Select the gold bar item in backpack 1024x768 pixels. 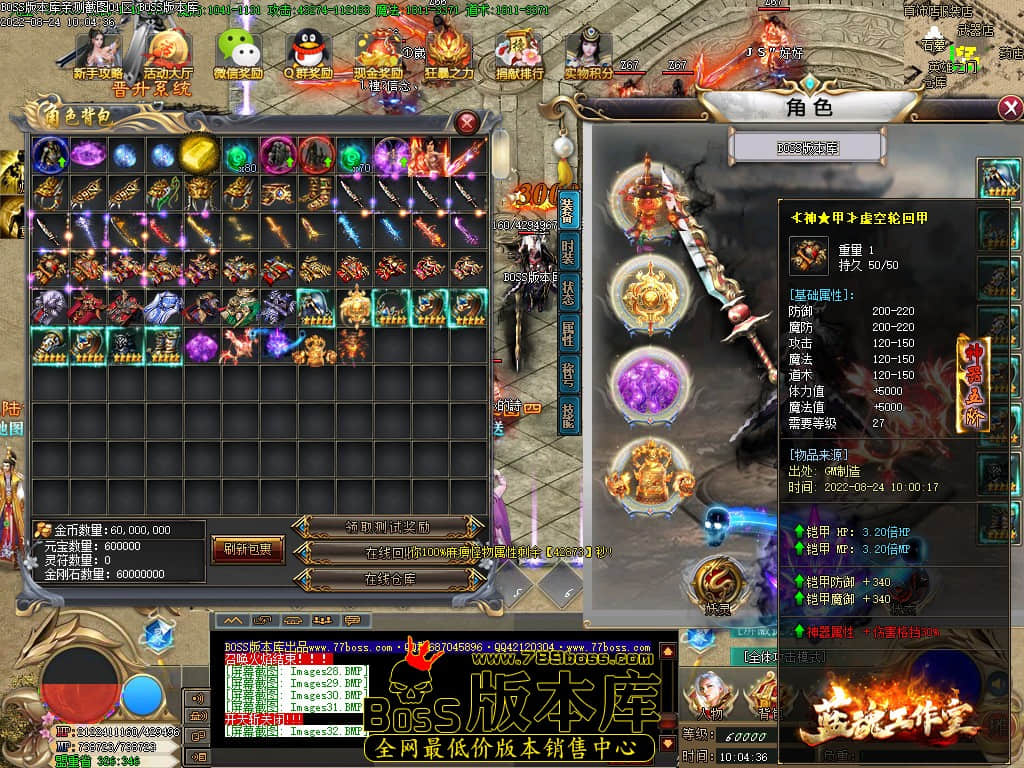(201, 155)
